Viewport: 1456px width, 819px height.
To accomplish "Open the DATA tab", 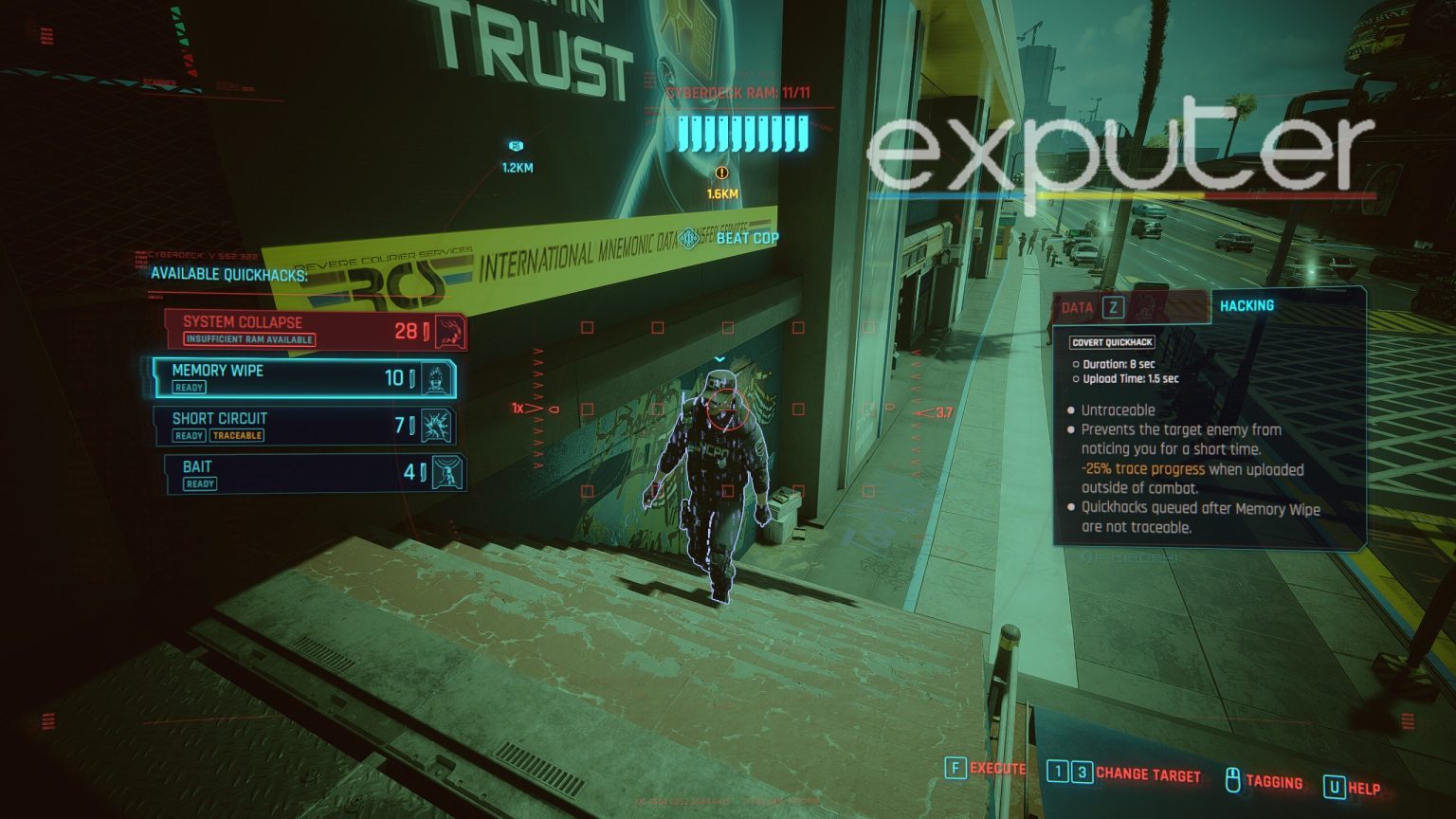I will tap(1076, 304).
